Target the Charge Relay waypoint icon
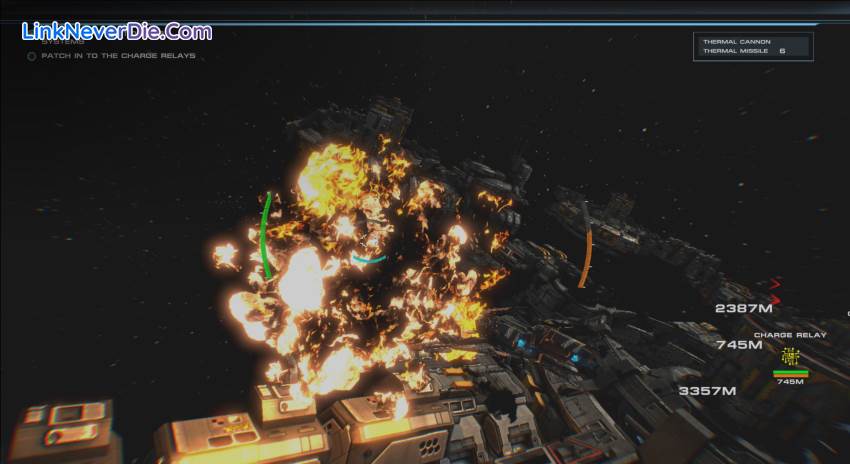The width and height of the screenshot is (850, 464). pos(790,357)
